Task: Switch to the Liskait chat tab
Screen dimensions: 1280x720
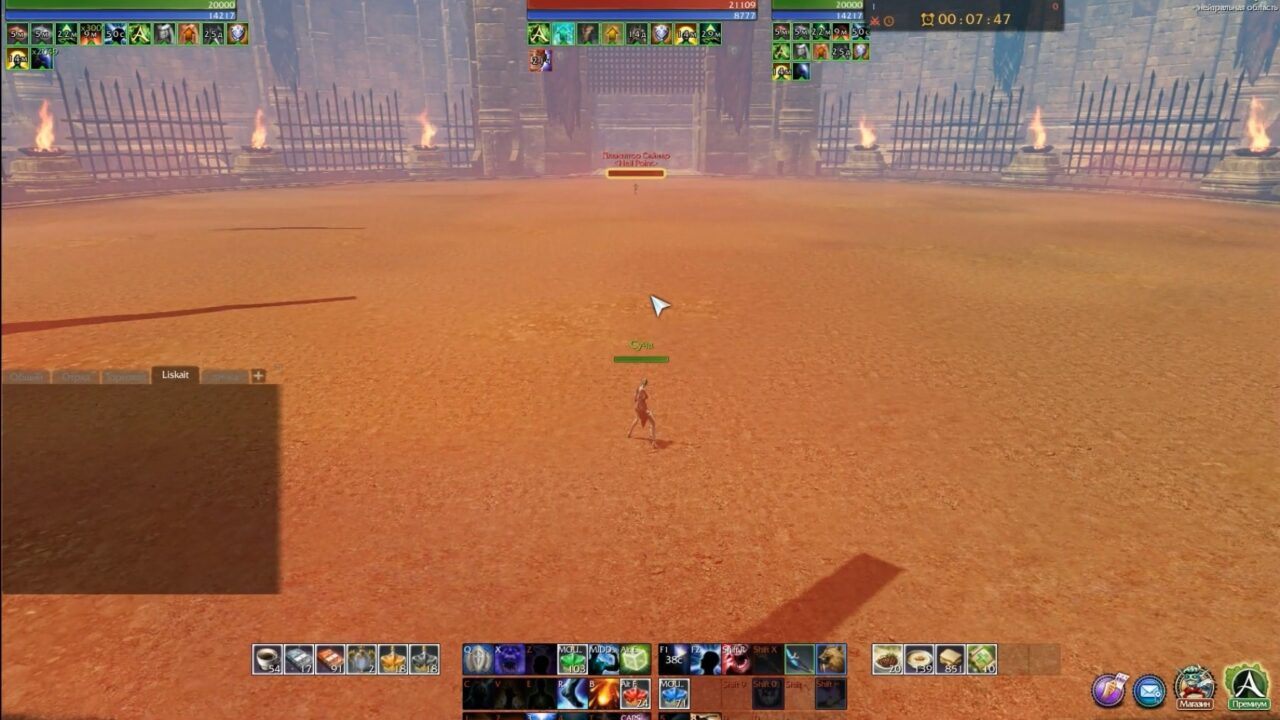Action: click(175, 376)
